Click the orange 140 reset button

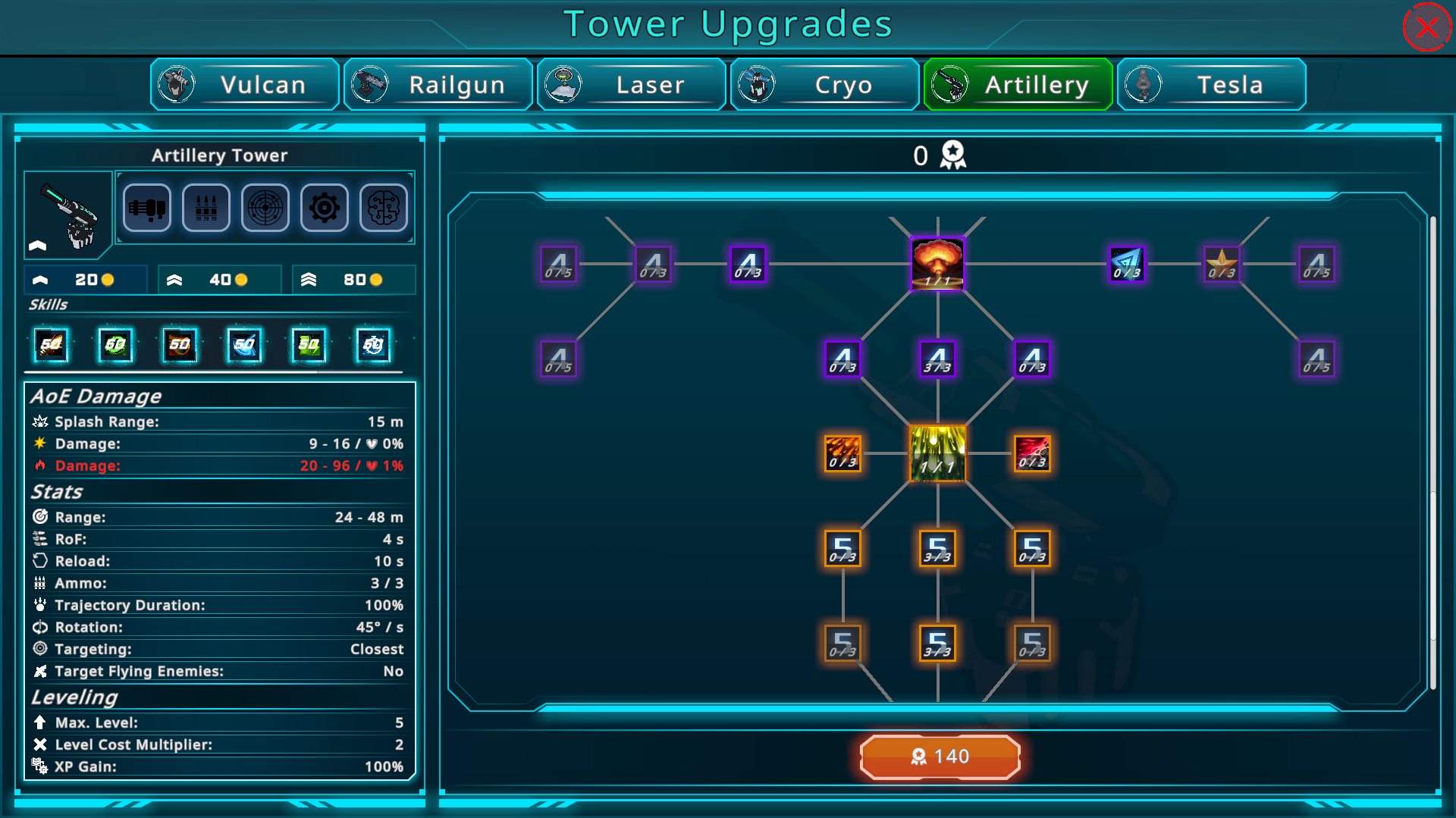click(940, 757)
